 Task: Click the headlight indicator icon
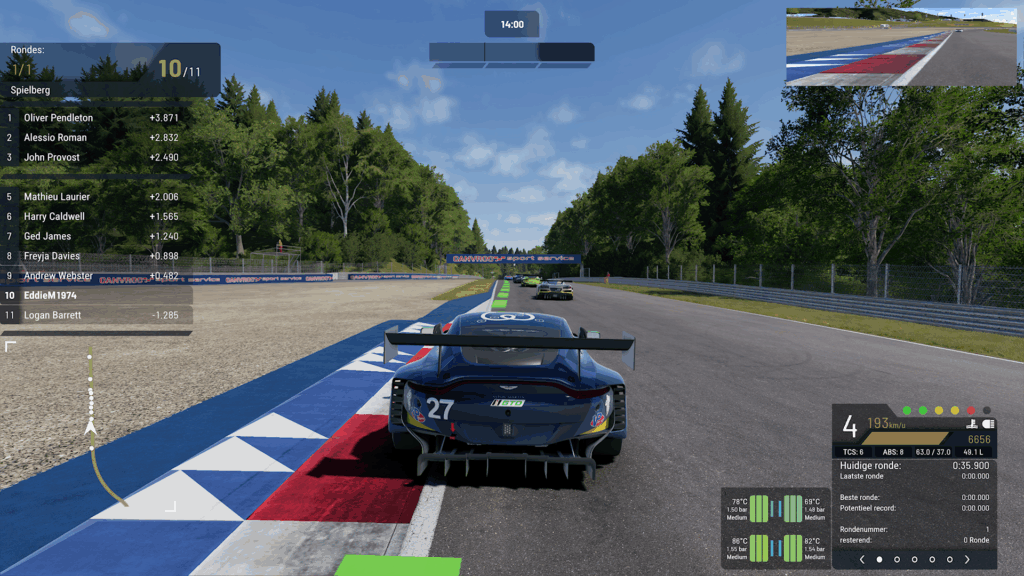tap(988, 424)
